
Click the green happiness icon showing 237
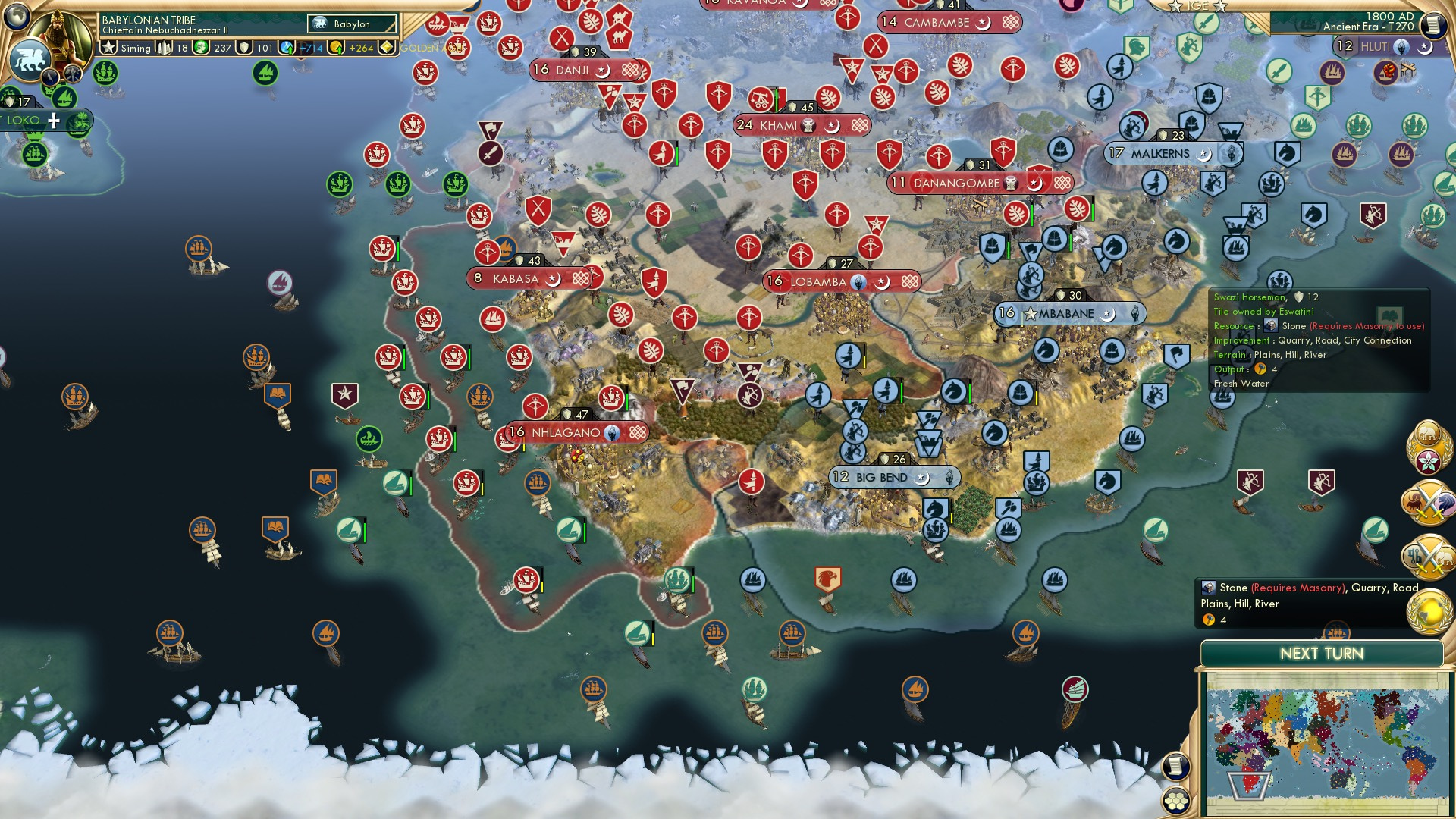coord(200,48)
